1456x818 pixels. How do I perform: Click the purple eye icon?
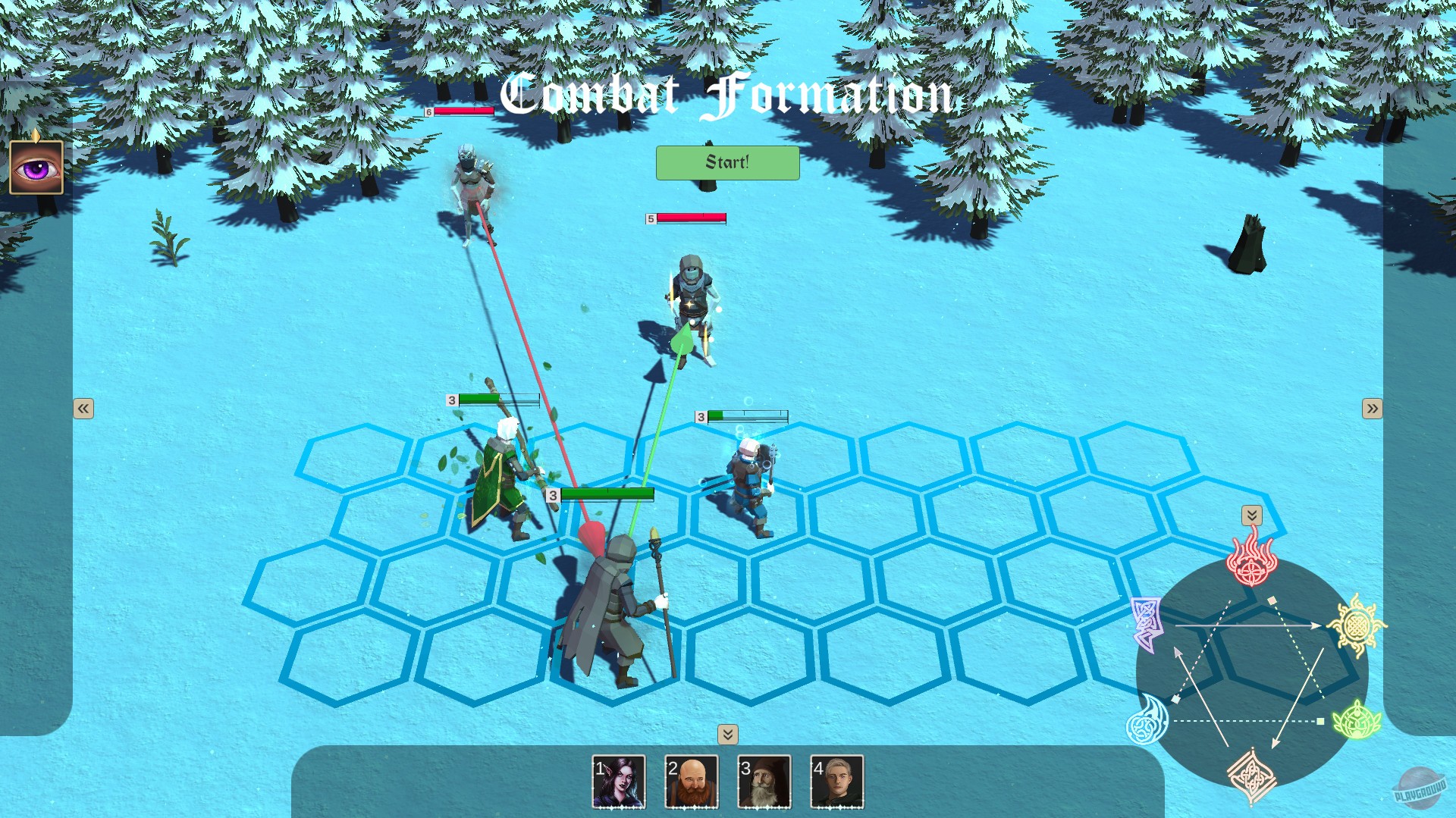pos(36,169)
